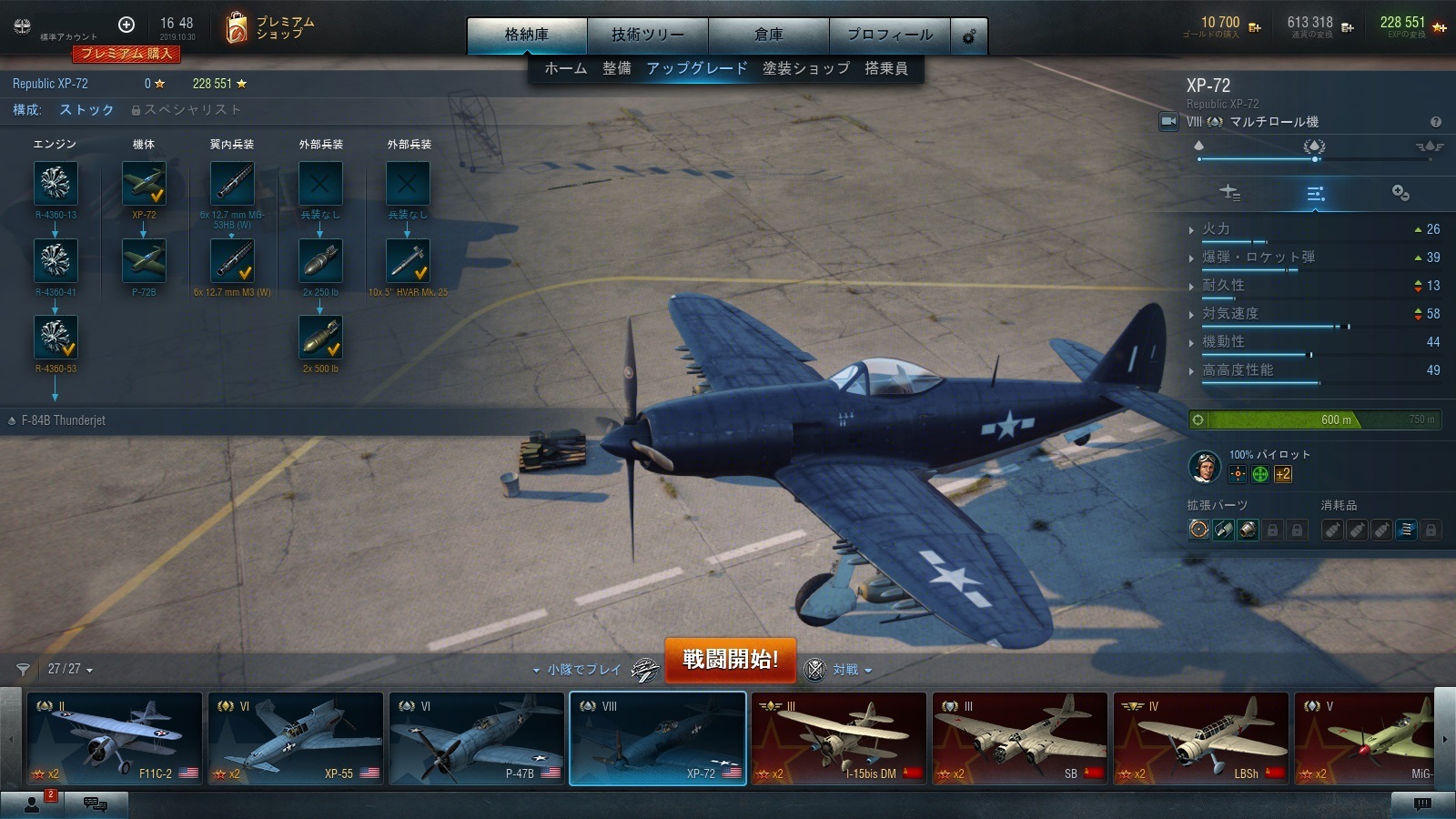Select the P-47B aircraft in carousel

476,738
